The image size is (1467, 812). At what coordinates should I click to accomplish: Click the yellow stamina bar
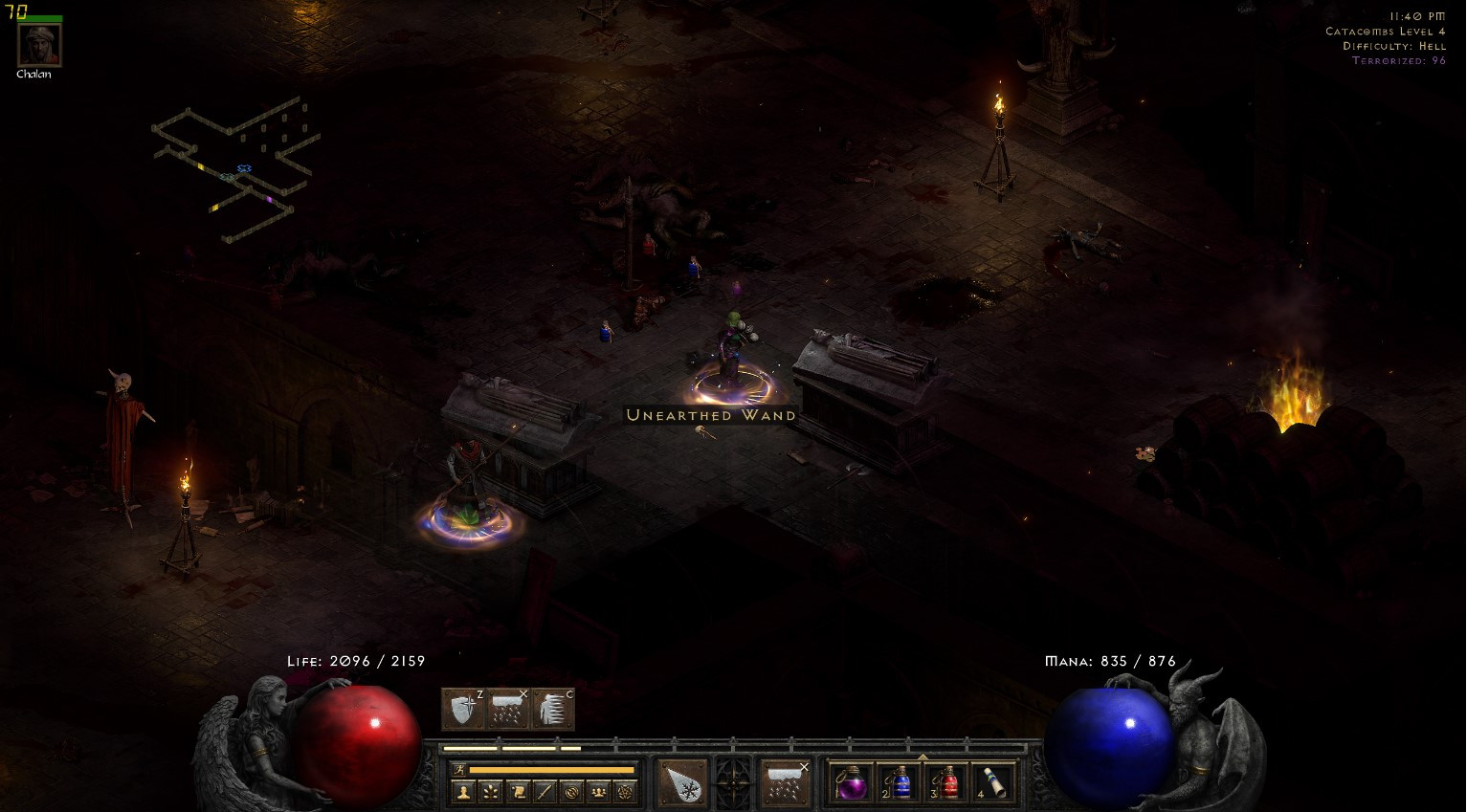click(550, 771)
